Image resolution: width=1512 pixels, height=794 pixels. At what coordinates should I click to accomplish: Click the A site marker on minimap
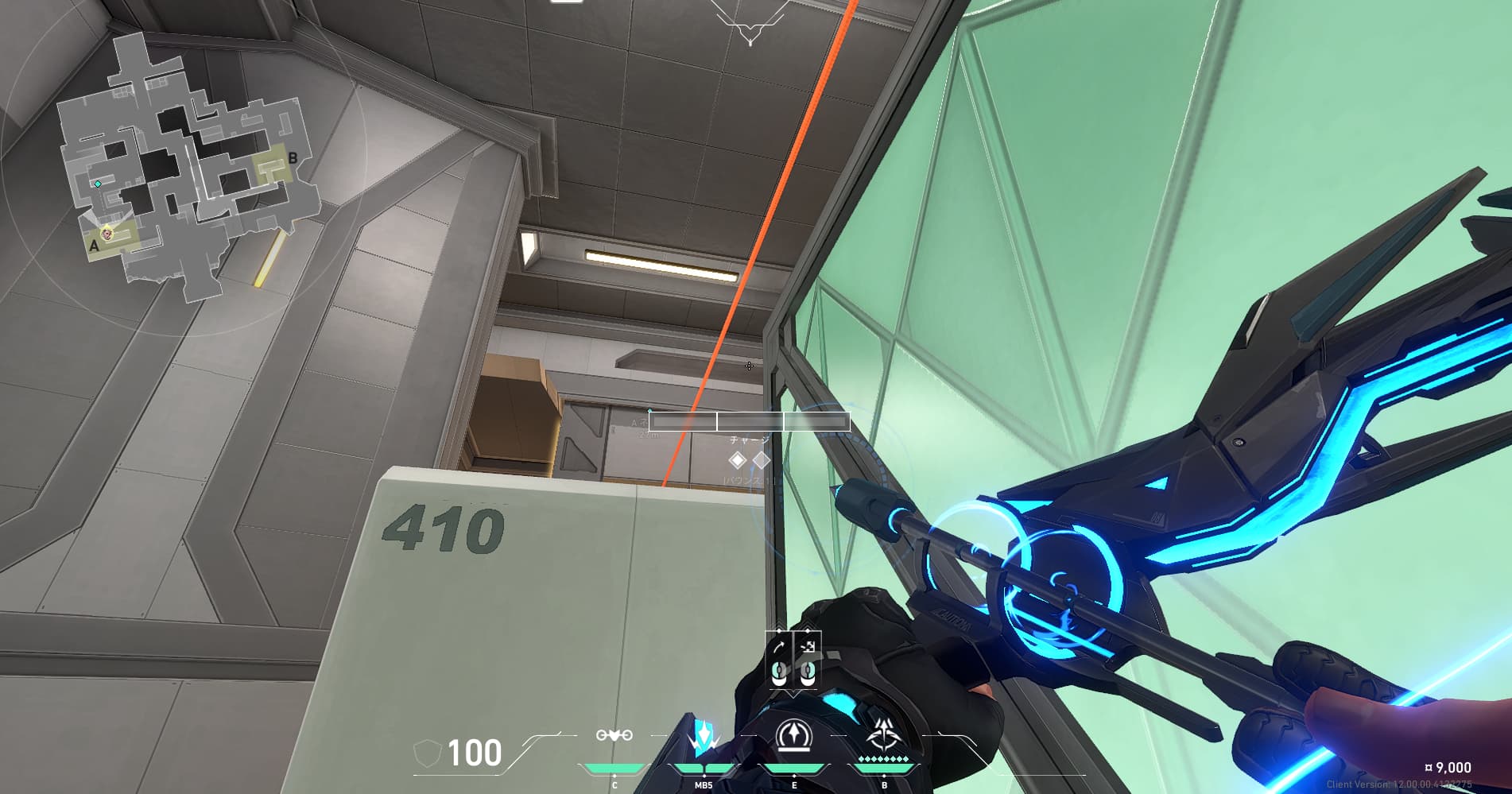click(x=94, y=246)
